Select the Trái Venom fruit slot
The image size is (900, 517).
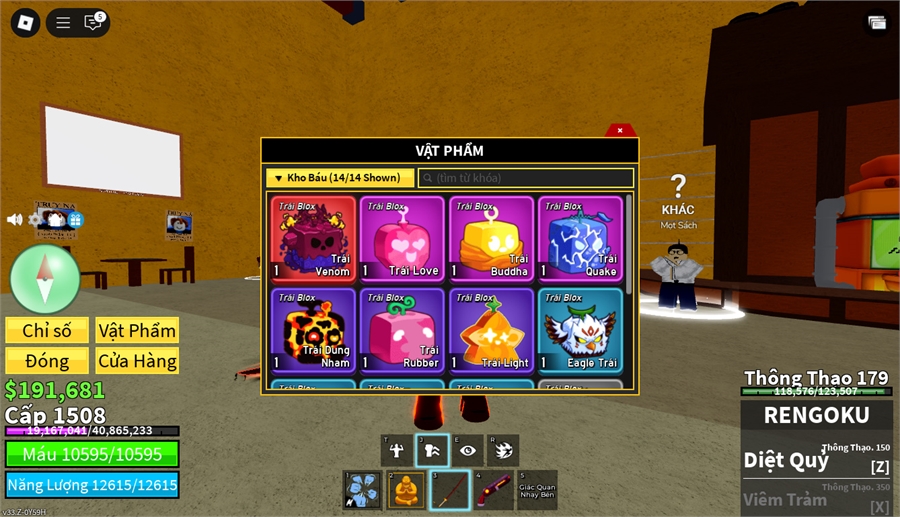[313, 237]
